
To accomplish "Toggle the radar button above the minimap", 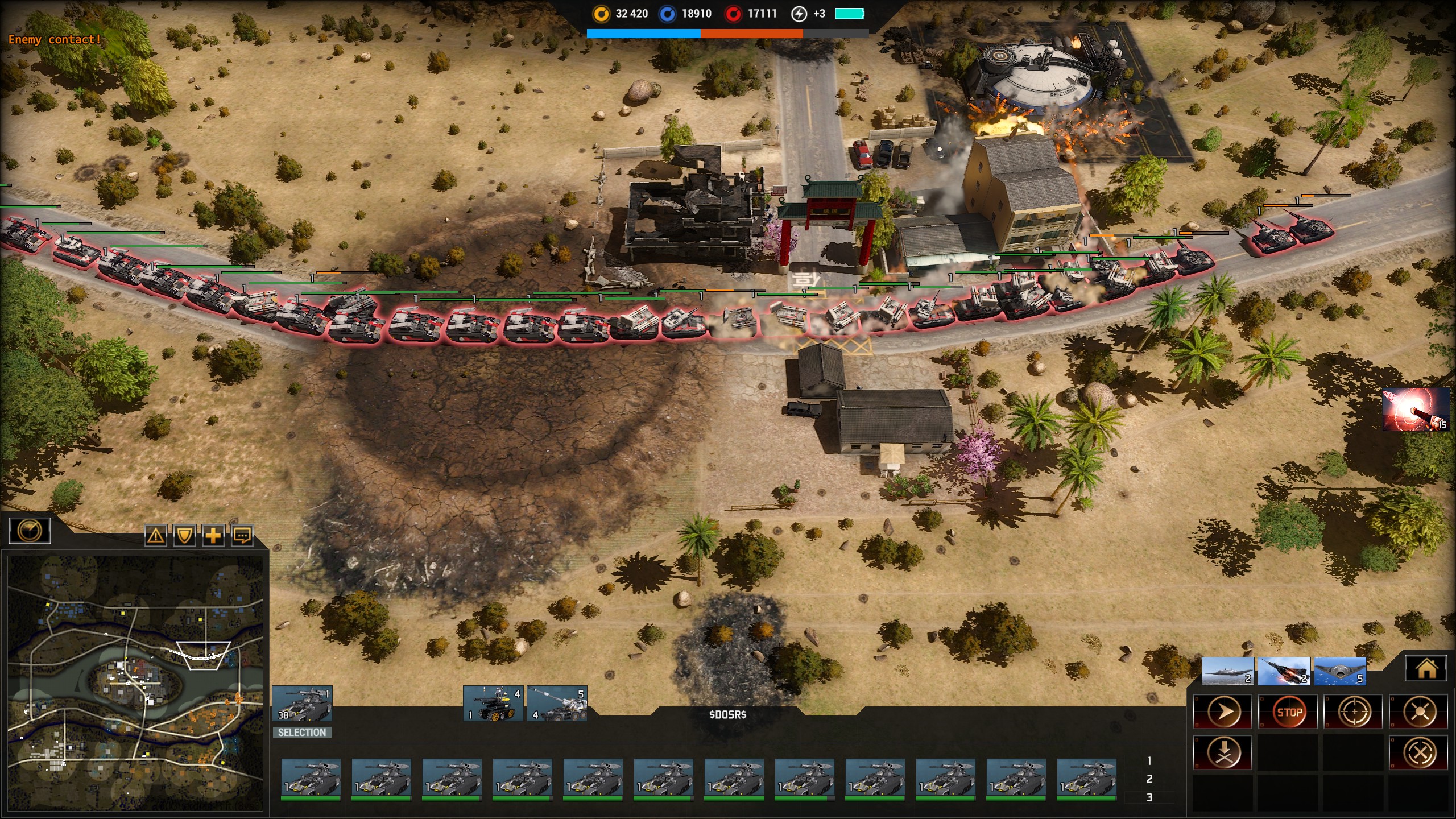I will click(x=30, y=531).
